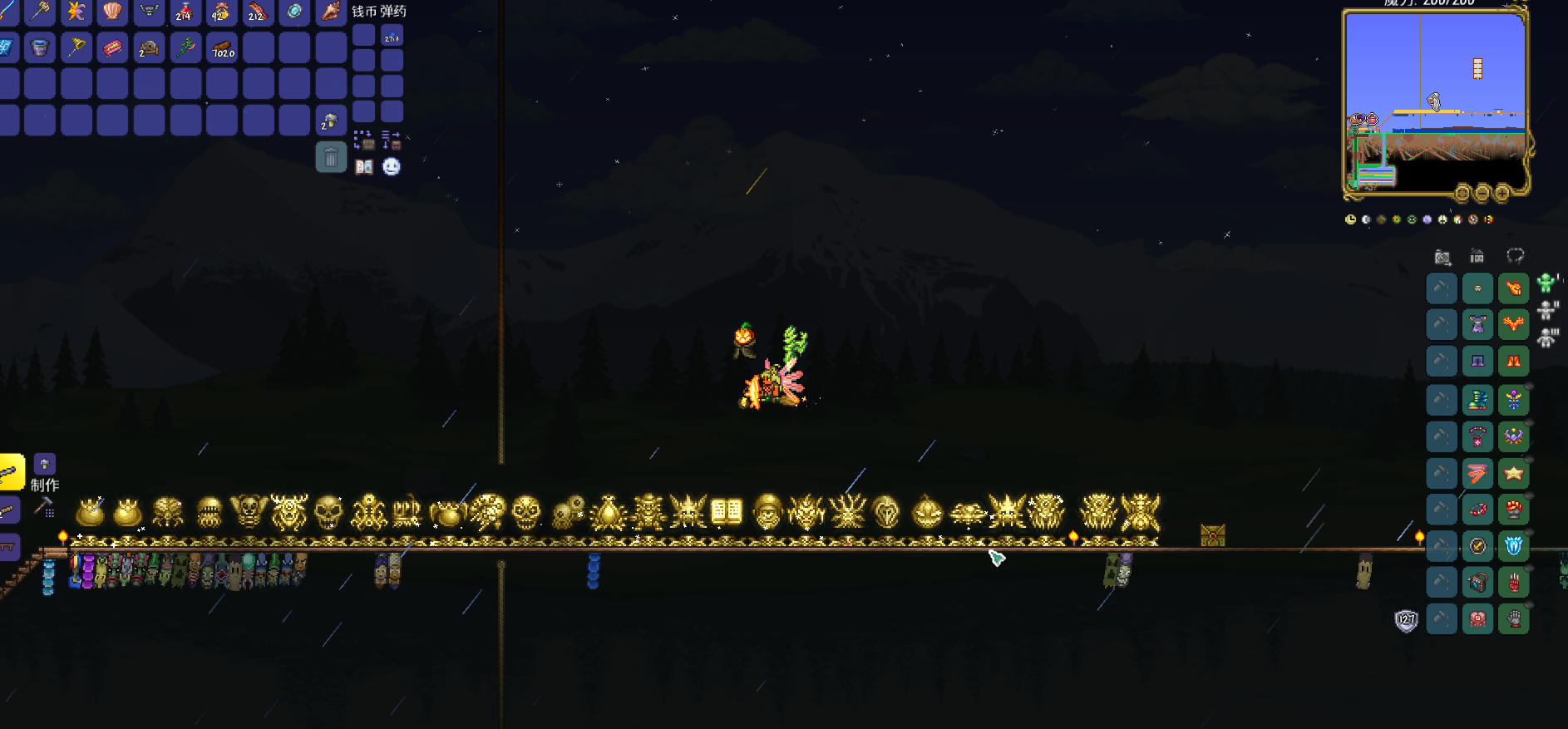Select the golden bug net slot
This screenshot has height=729, width=1568.
point(76,47)
